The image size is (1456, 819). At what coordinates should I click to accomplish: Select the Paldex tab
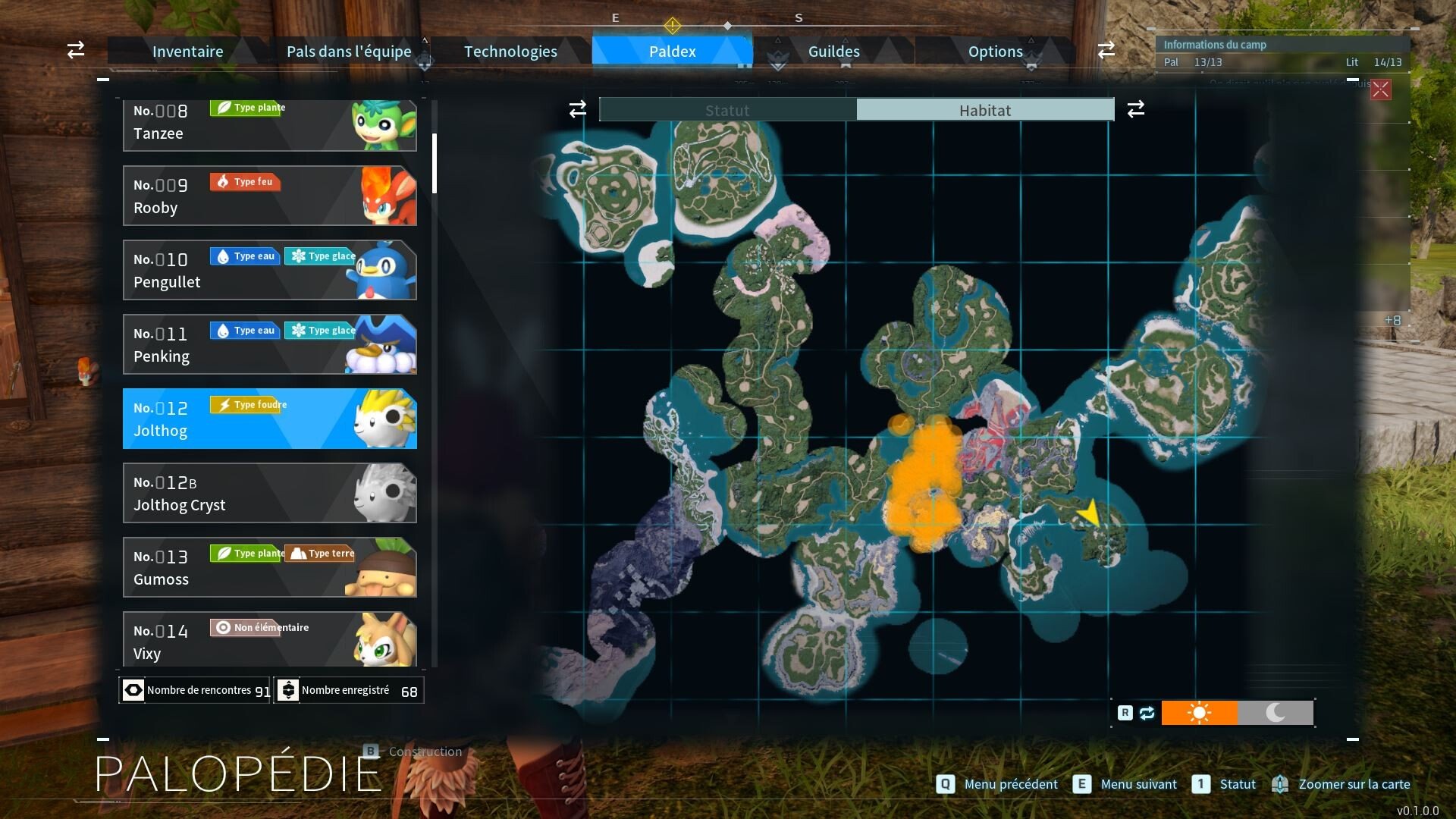tap(672, 52)
